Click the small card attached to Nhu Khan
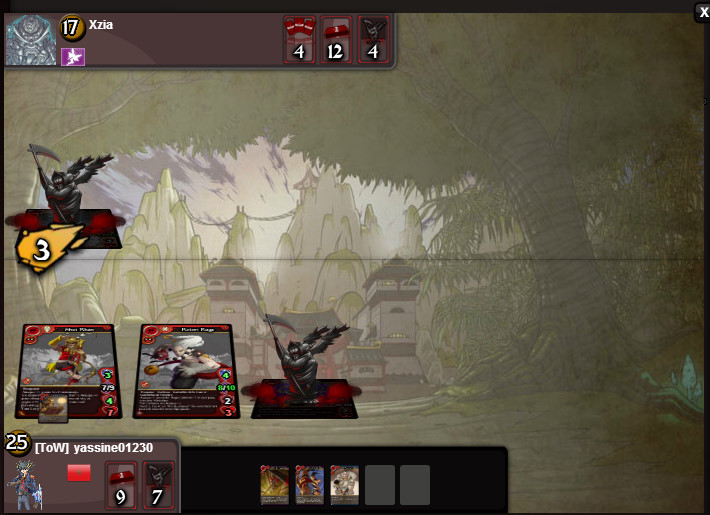Screen dimensions: 710x515 point(53,407)
